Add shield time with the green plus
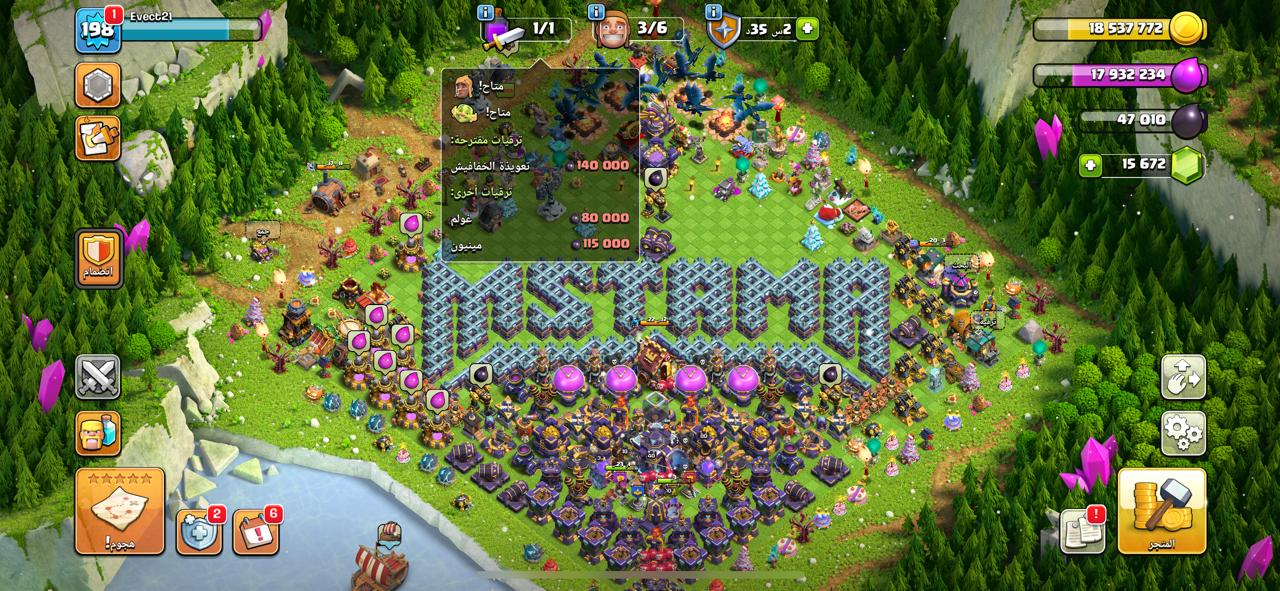This screenshot has width=1280, height=591. (806, 29)
